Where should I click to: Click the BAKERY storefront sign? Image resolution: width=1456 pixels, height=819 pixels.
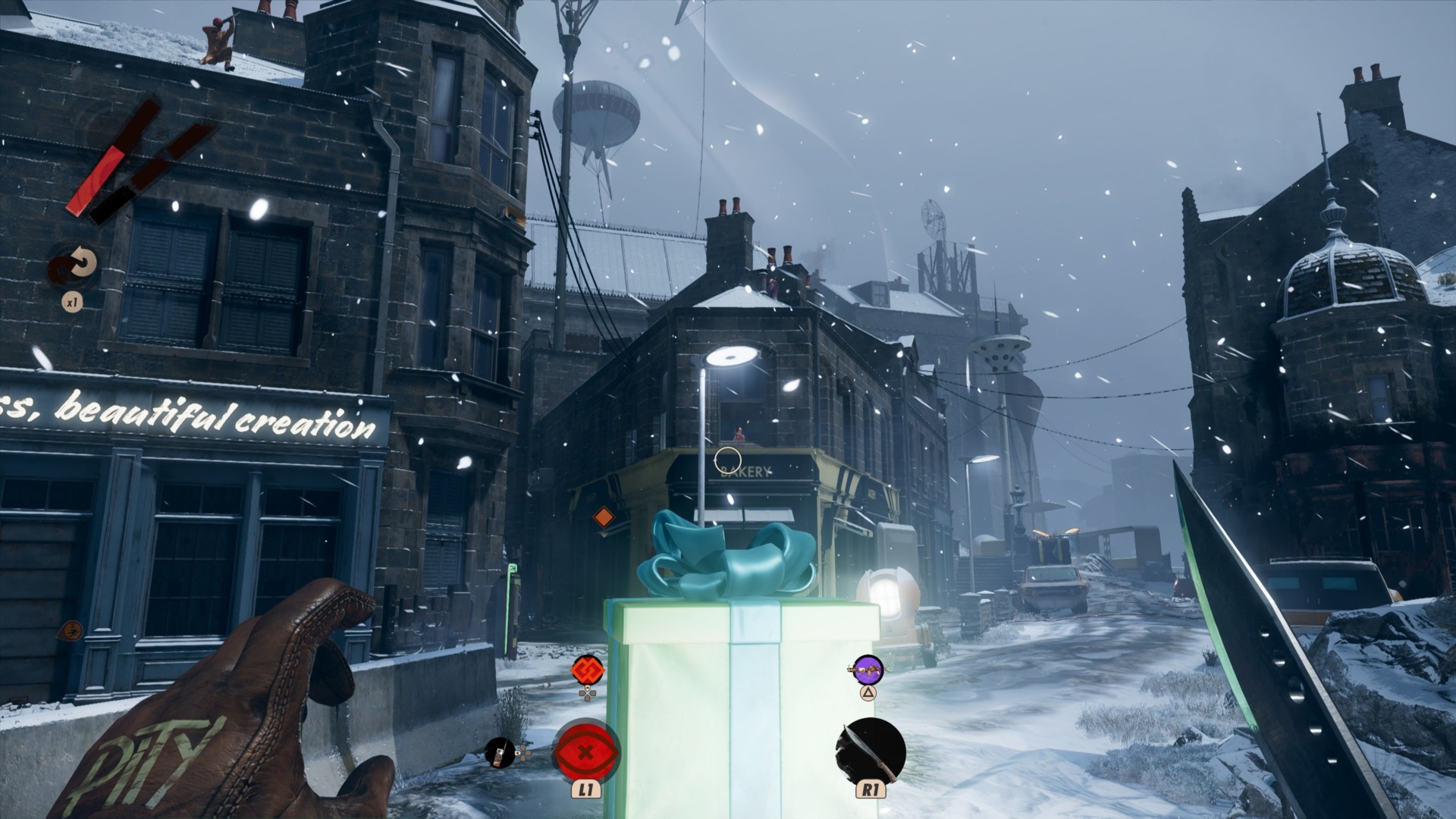pos(745,472)
